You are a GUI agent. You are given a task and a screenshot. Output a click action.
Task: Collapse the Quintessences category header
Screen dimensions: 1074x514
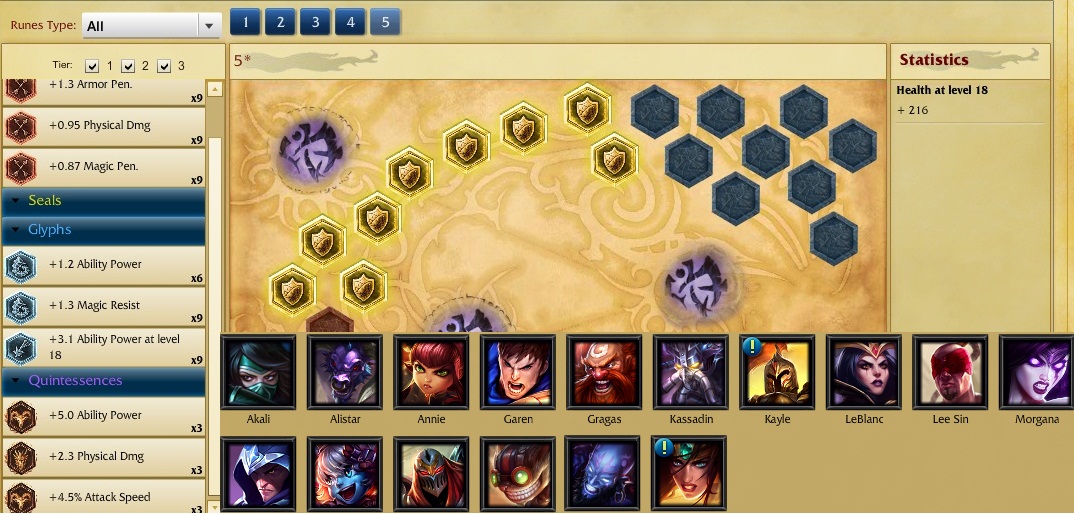pos(104,381)
